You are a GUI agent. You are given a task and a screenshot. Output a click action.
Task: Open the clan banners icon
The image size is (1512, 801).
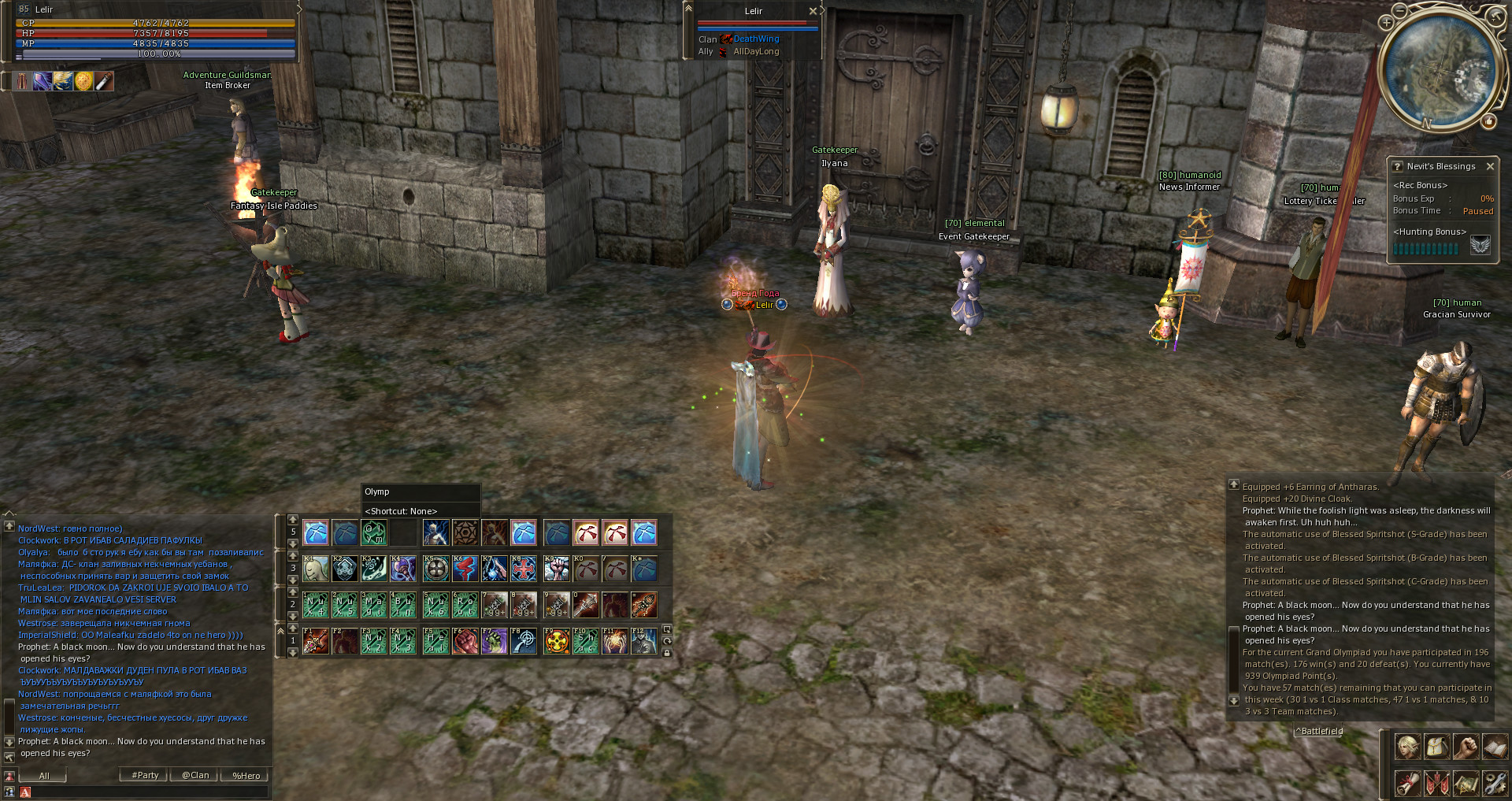(x=1436, y=783)
